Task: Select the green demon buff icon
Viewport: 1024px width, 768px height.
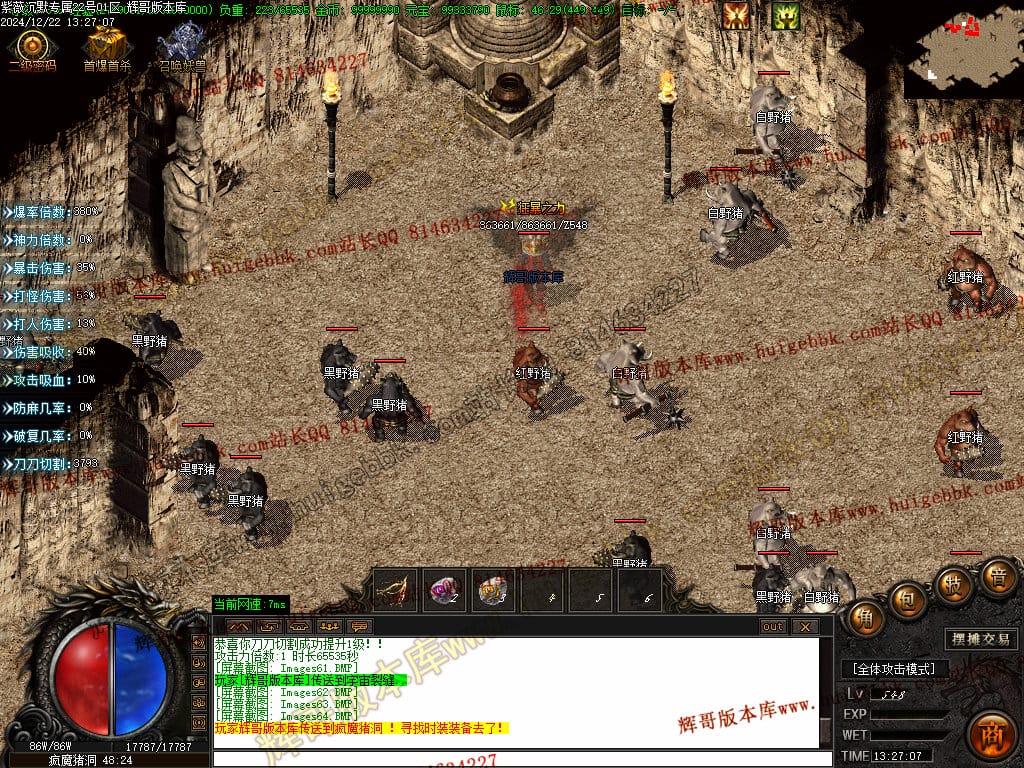Action: [x=785, y=15]
